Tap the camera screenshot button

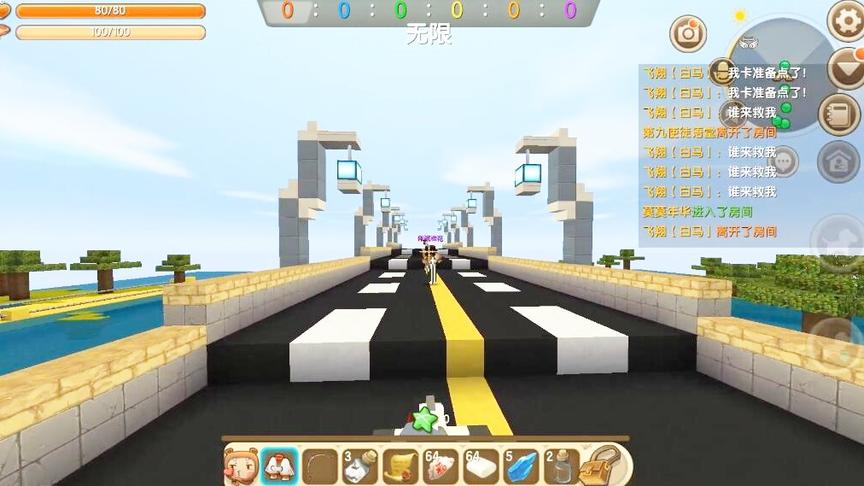(x=688, y=33)
